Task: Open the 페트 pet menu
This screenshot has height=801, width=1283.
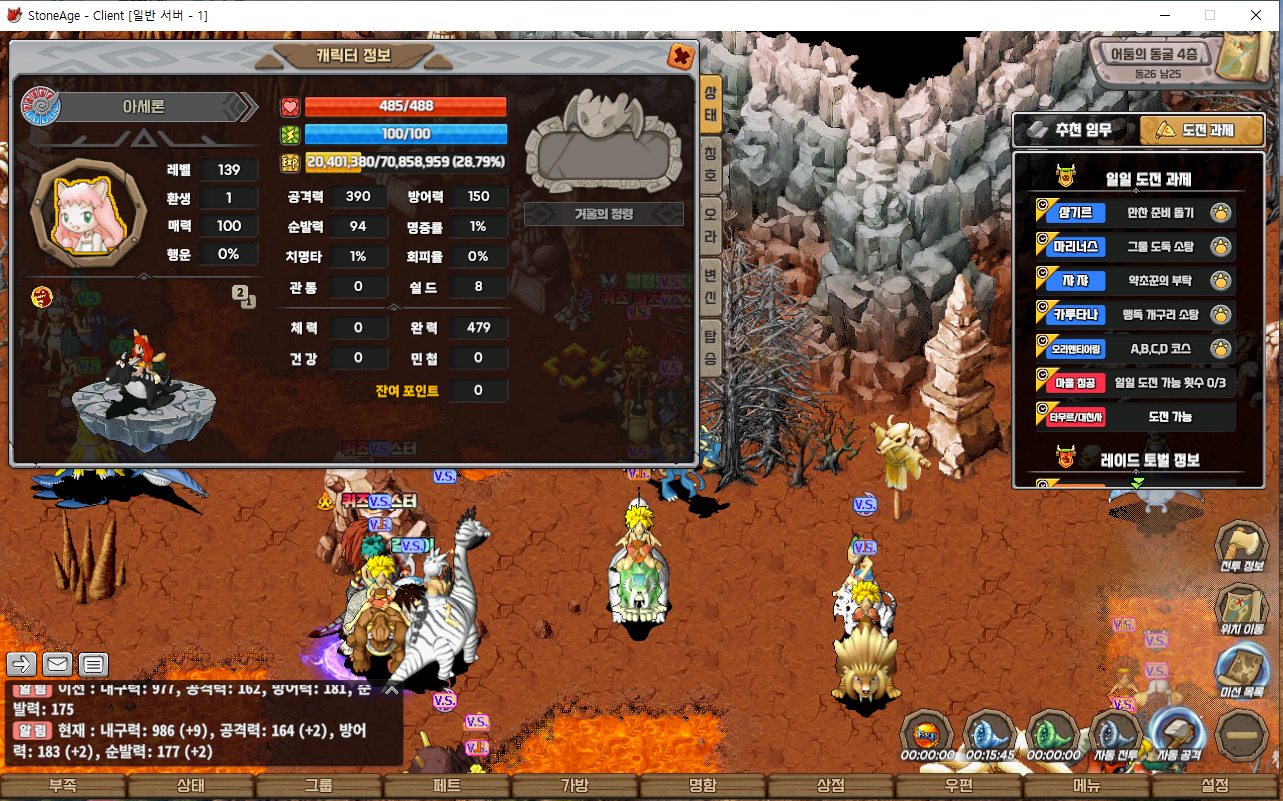Action: (x=447, y=787)
